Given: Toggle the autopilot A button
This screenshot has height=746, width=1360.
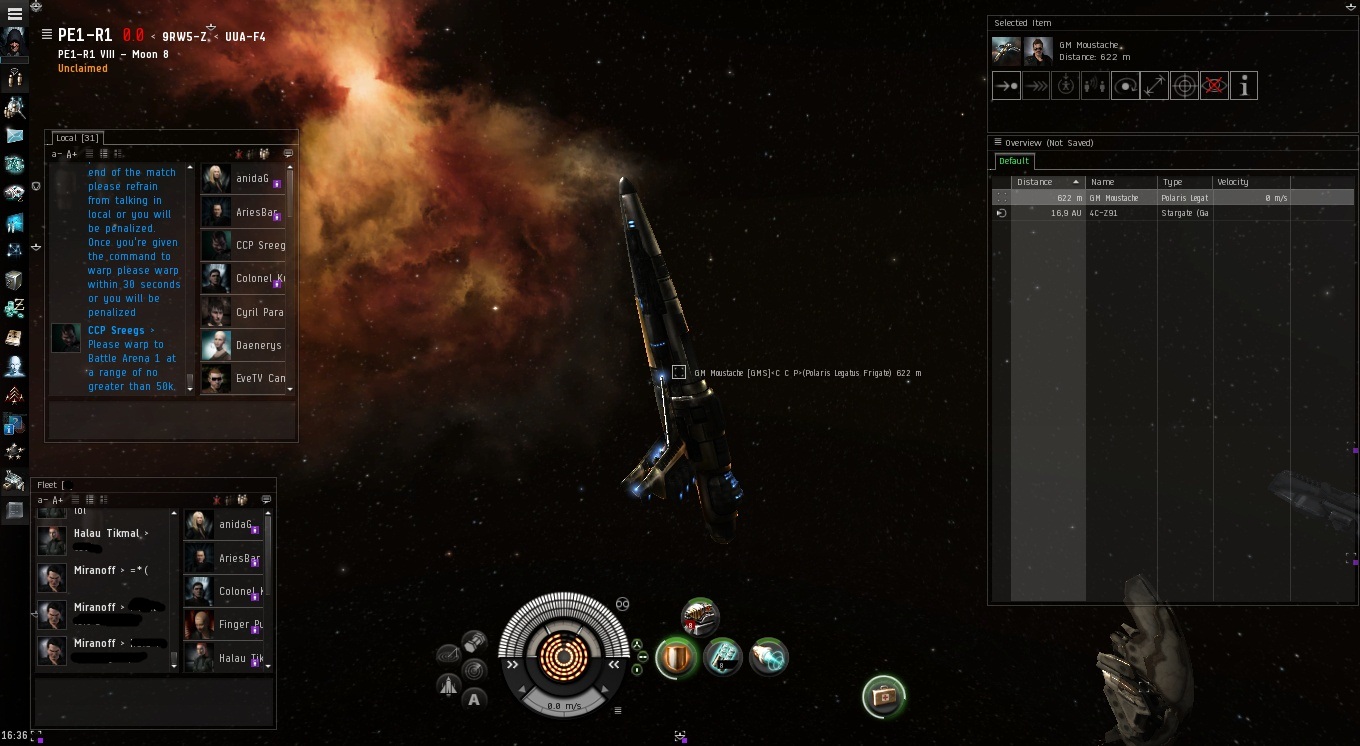Looking at the screenshot, I should (474, 699).
